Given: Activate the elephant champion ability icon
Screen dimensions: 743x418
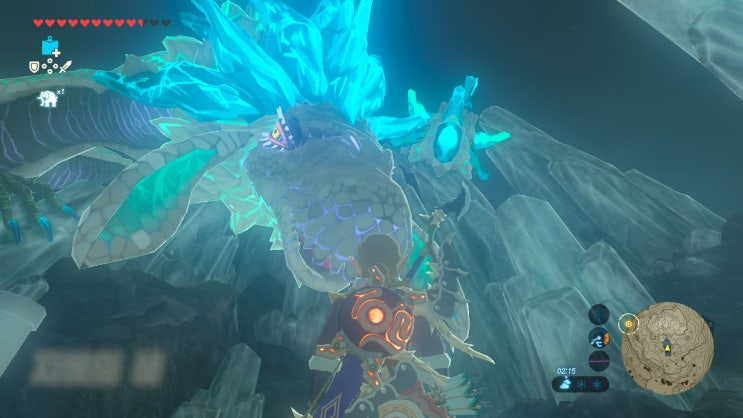Looking at the screenshot, I should tap(47, 97).
